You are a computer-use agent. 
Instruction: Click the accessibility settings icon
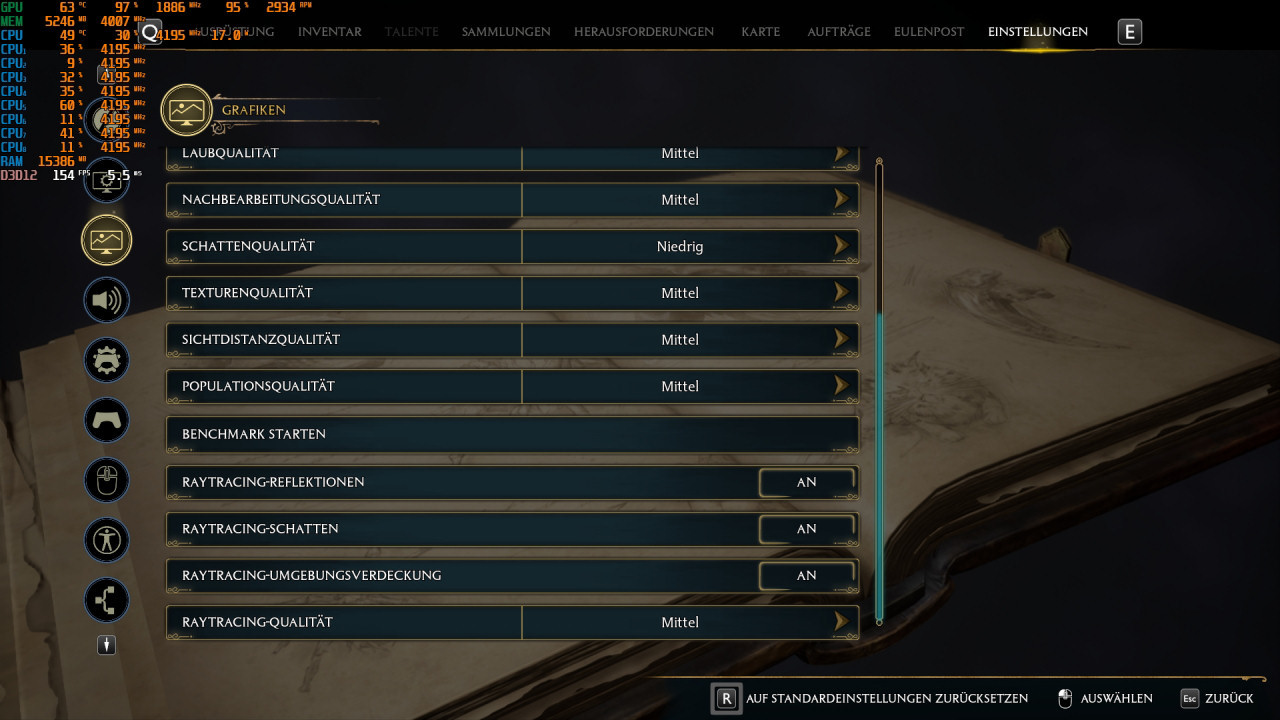(x=106, y=540)
